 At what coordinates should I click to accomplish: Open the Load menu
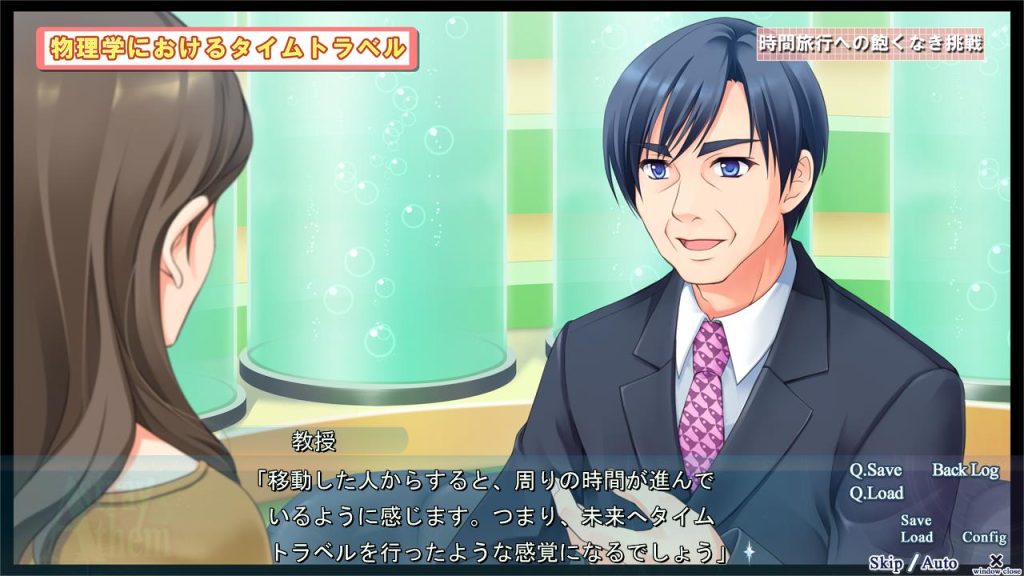(916, 537)
